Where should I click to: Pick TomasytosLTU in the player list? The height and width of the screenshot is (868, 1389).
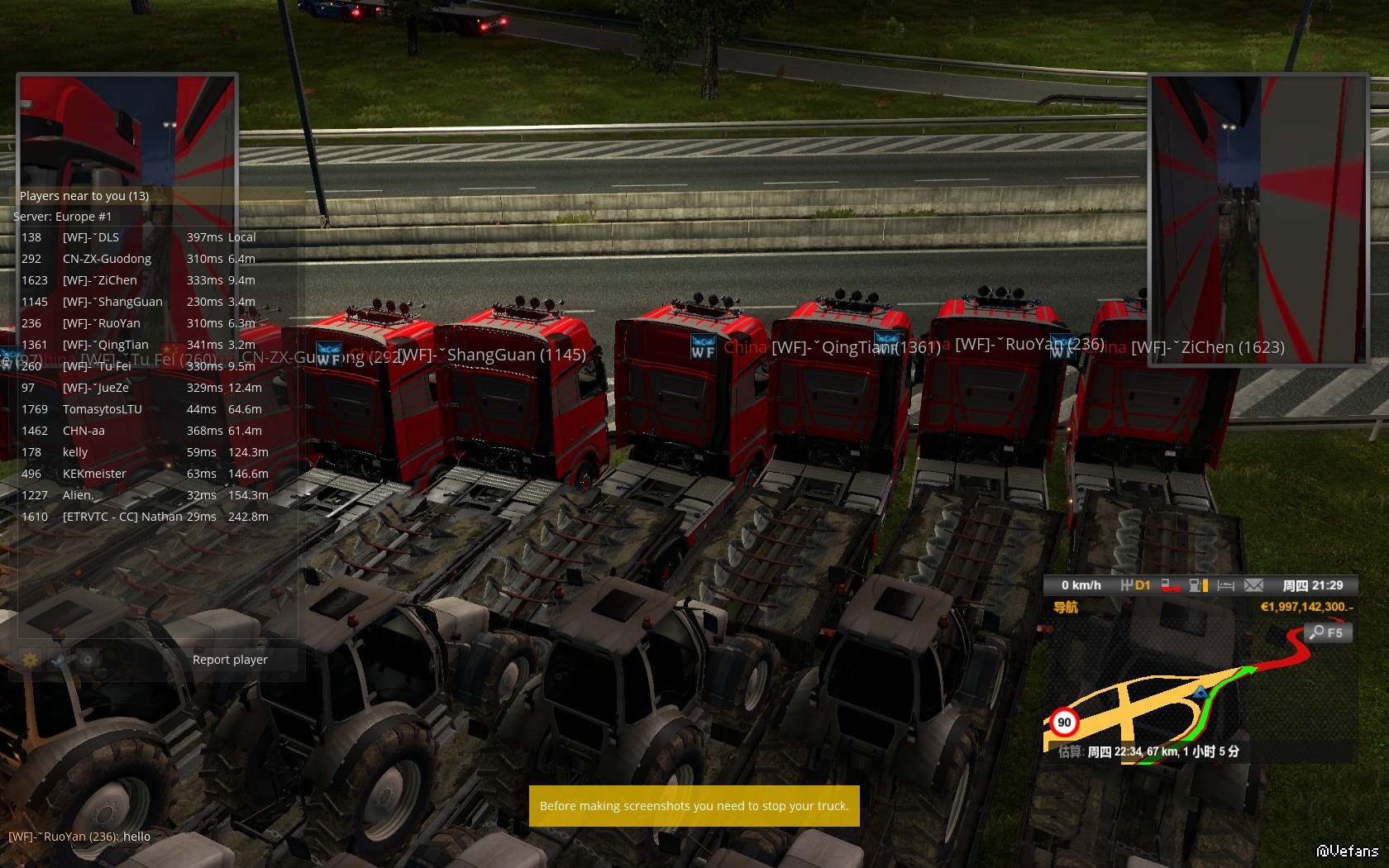click(x=103, y=409)
